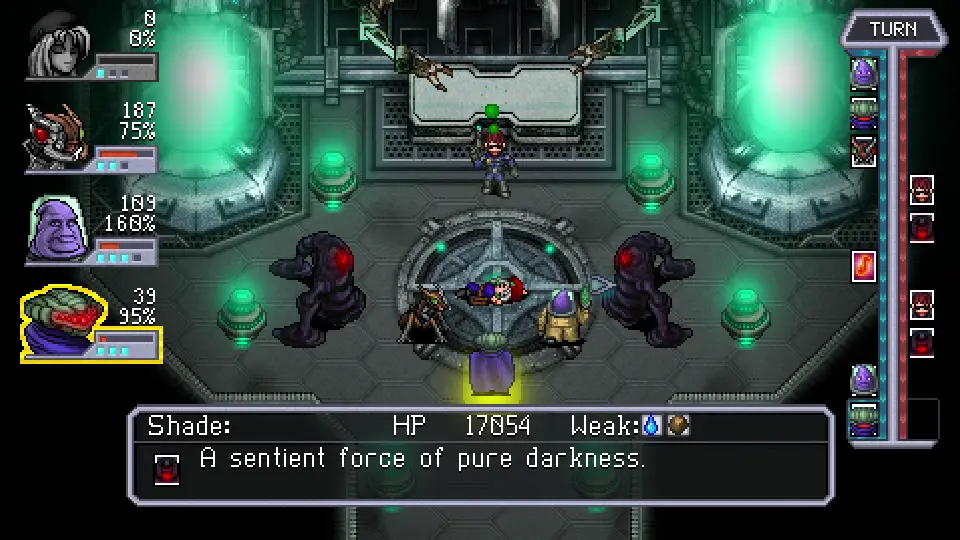Inspect the brown weakness icon beside the water drop
The width and height of the screenshot is (960, 540).
coord(677,426)
